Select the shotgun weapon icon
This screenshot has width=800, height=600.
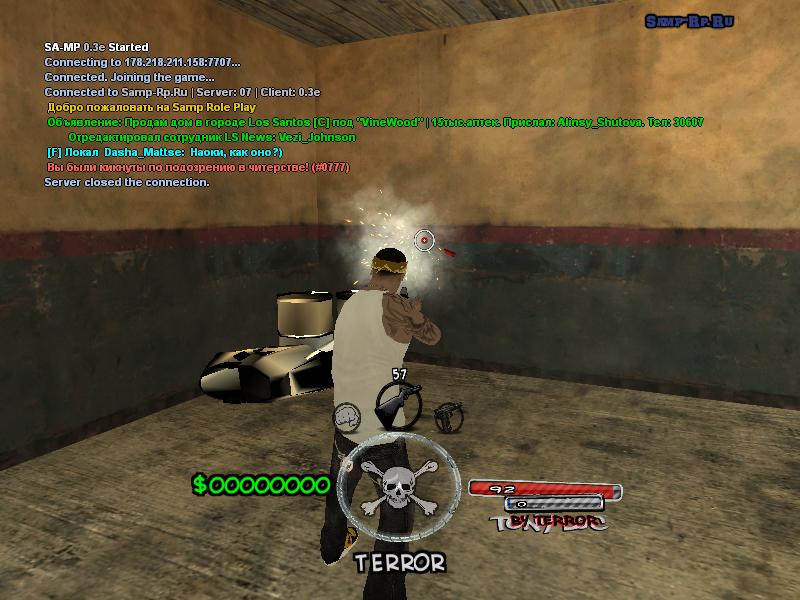tap(398, 405)
